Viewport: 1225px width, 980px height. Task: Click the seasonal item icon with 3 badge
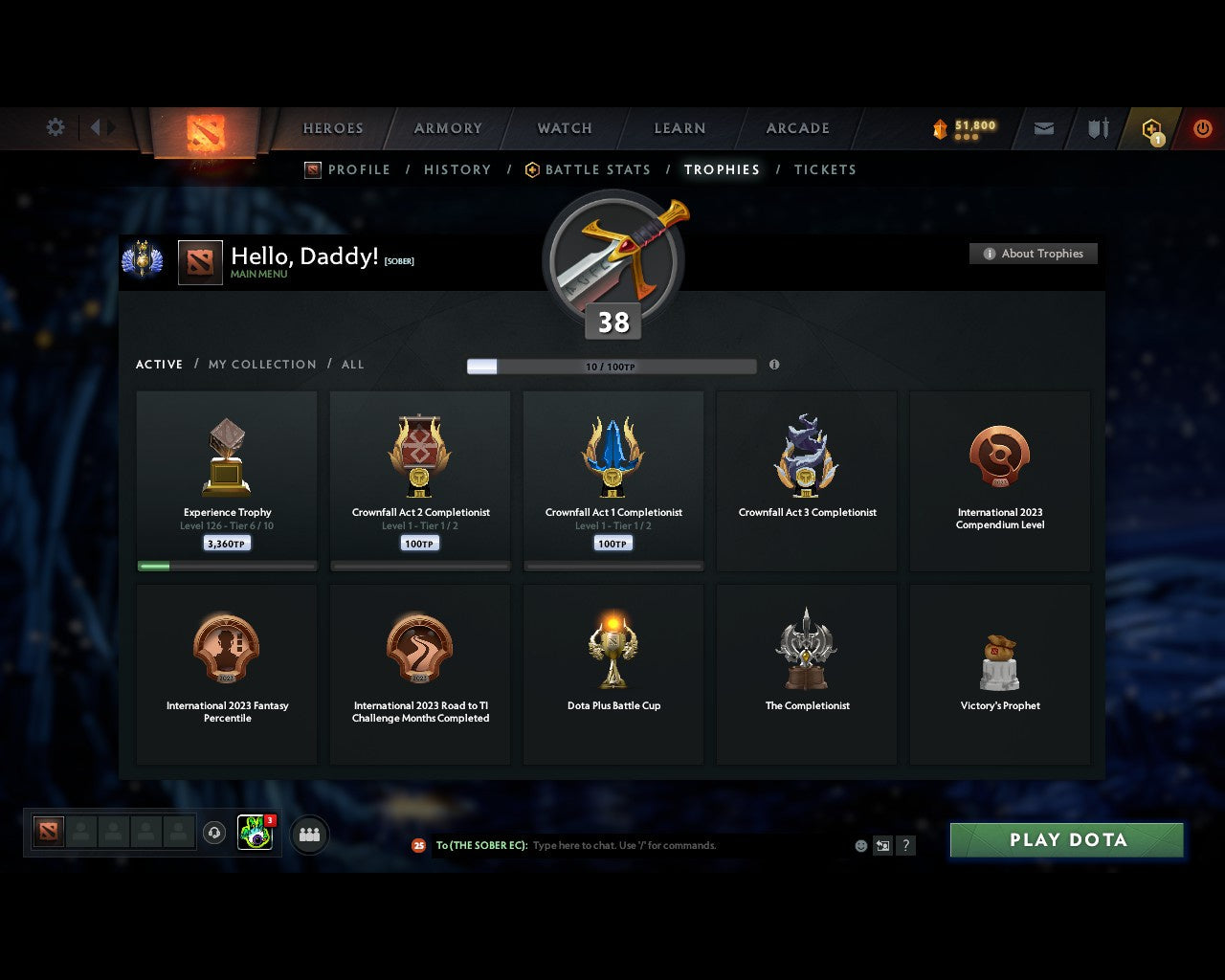(255, 834)
